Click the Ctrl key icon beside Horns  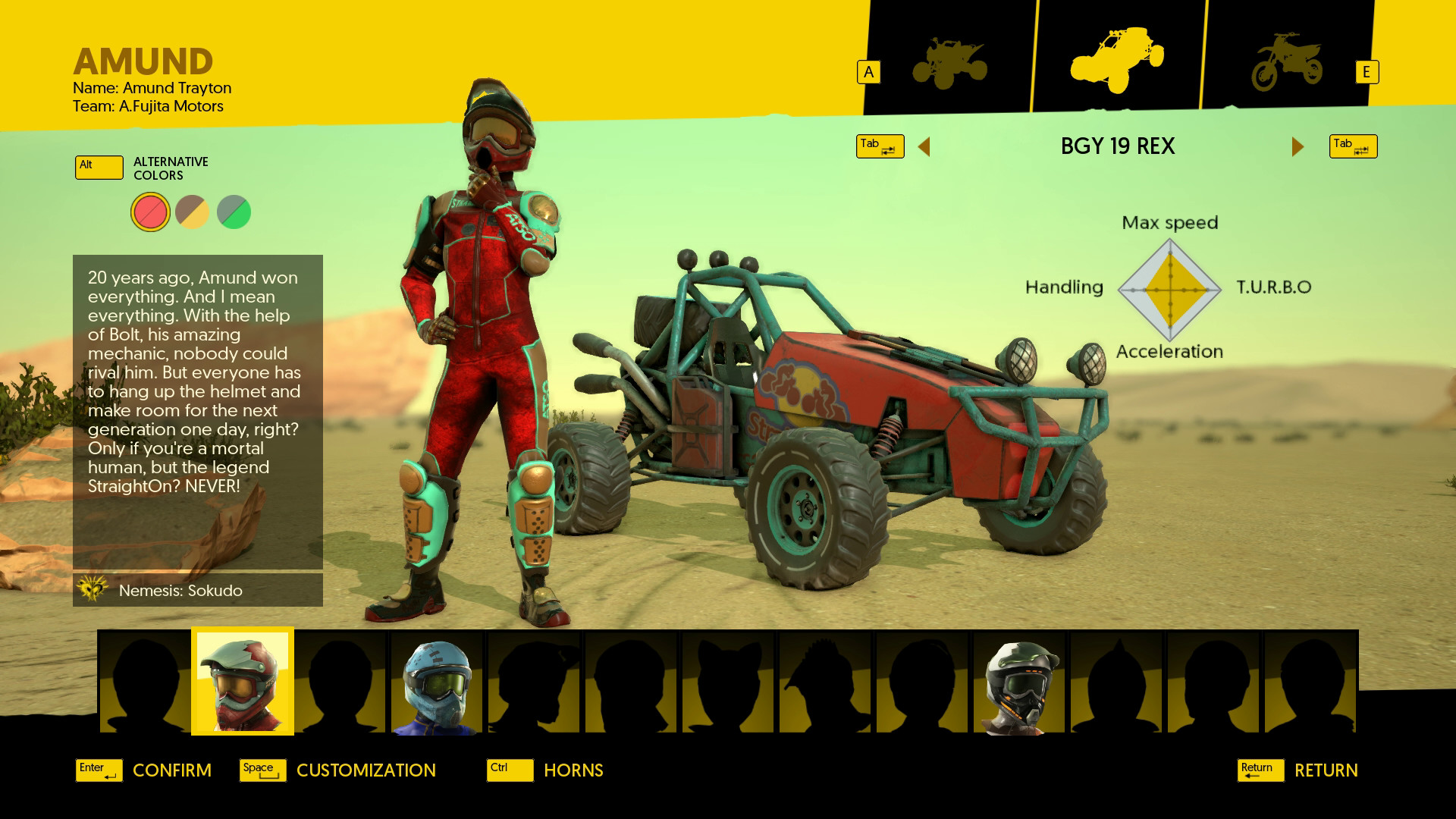[x=509, y=770]
